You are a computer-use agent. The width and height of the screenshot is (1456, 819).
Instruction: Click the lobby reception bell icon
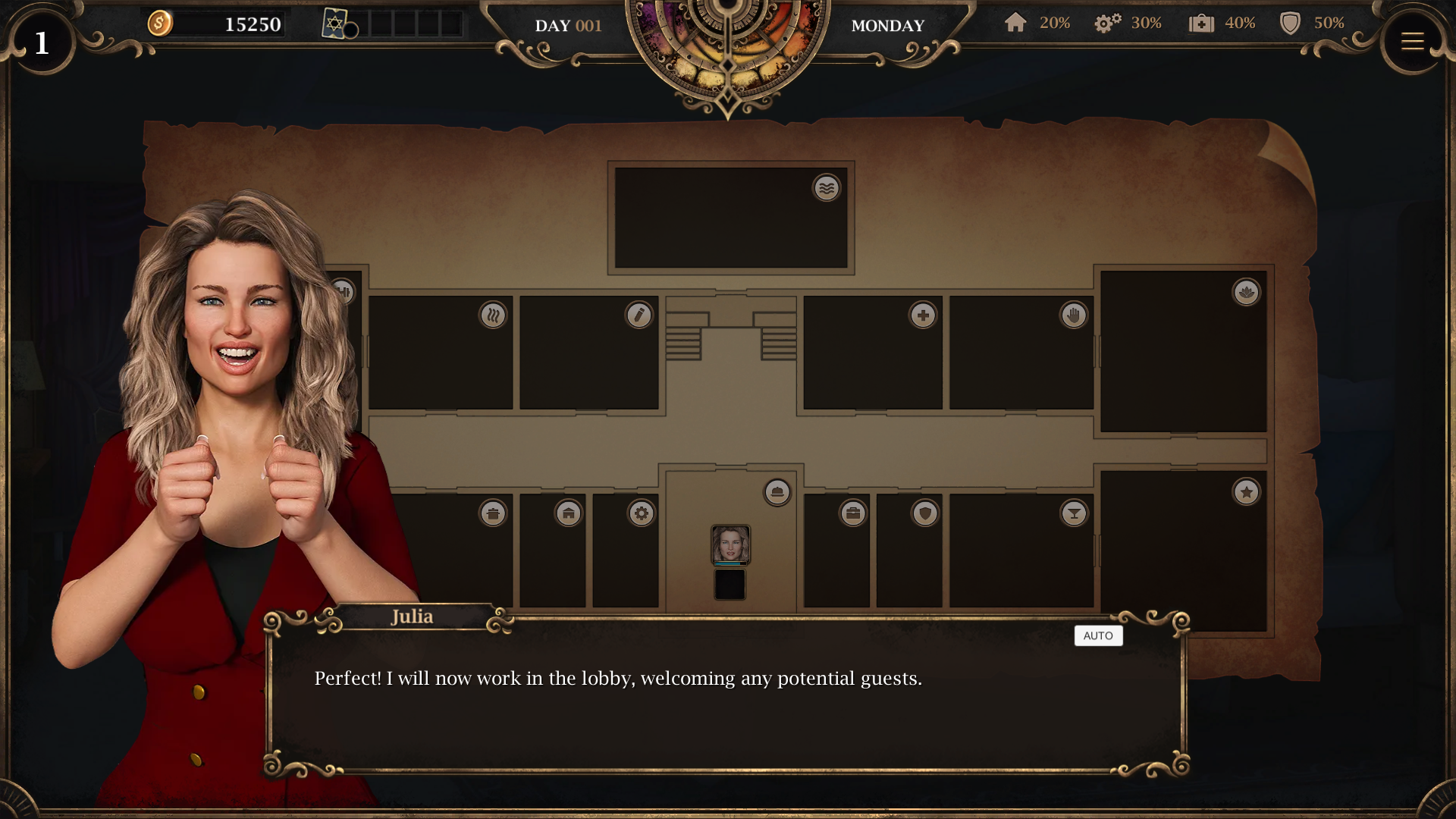tap(777, 492)
